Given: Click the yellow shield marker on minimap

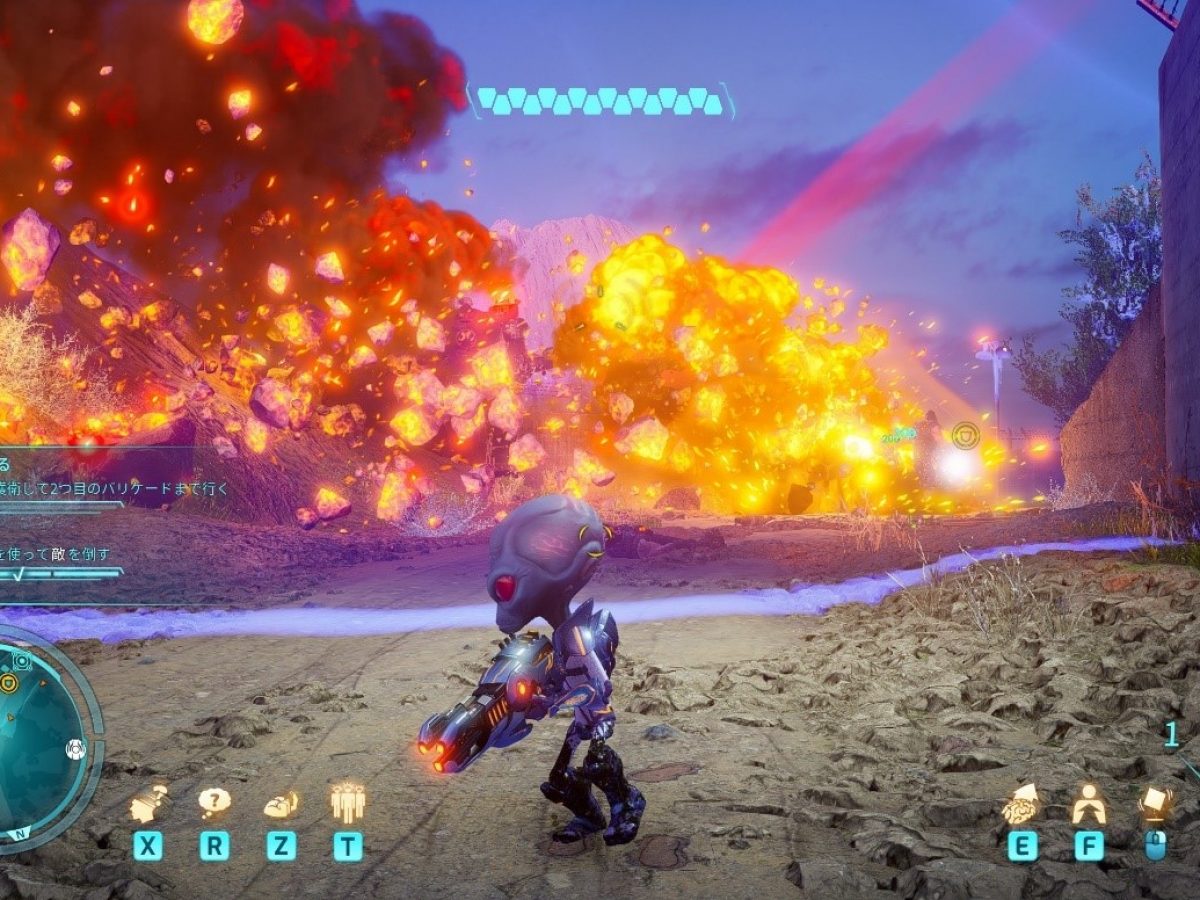Looking at the screenshot, I should click(x=9, y=683).
